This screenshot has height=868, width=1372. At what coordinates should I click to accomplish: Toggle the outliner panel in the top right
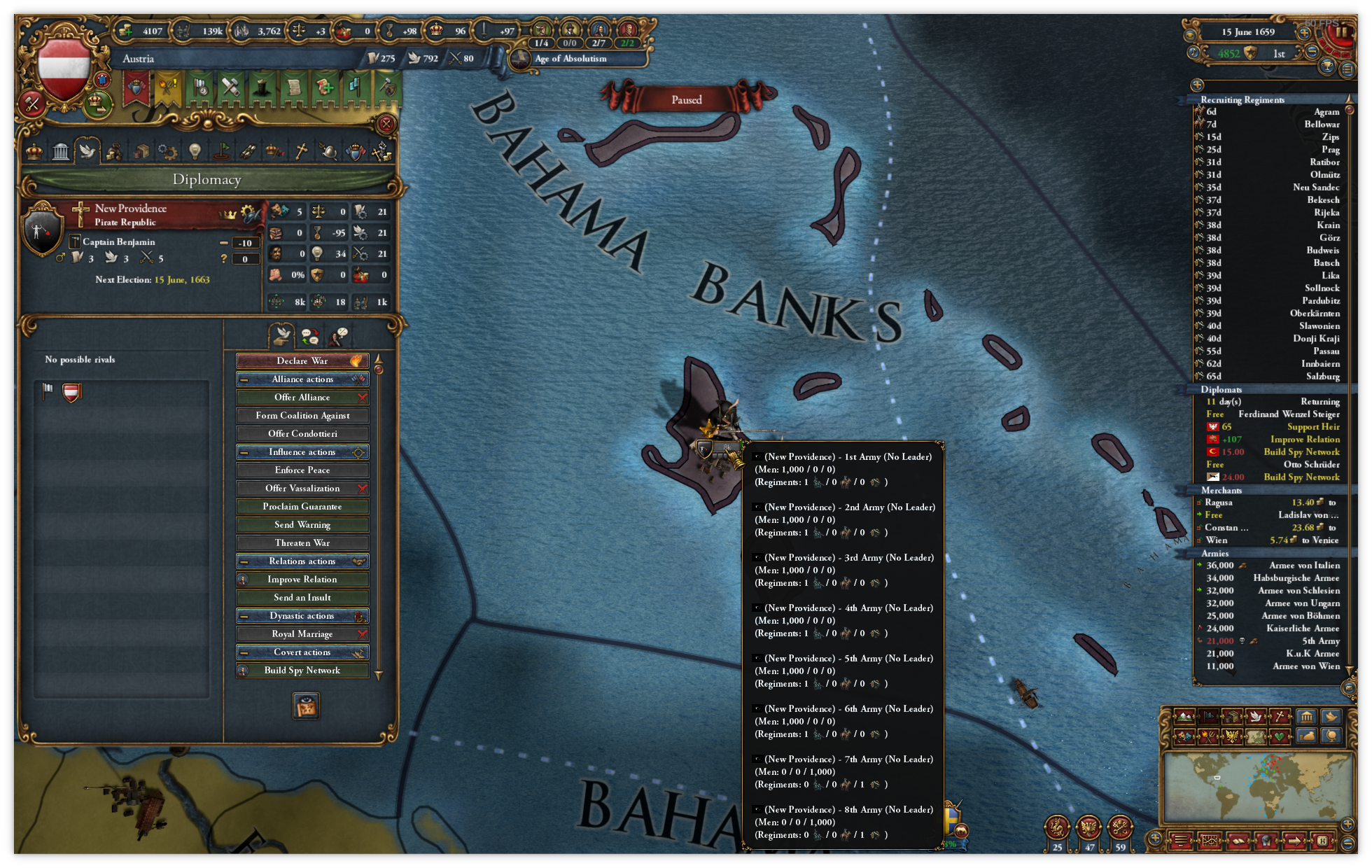(x=1347, y=69)
